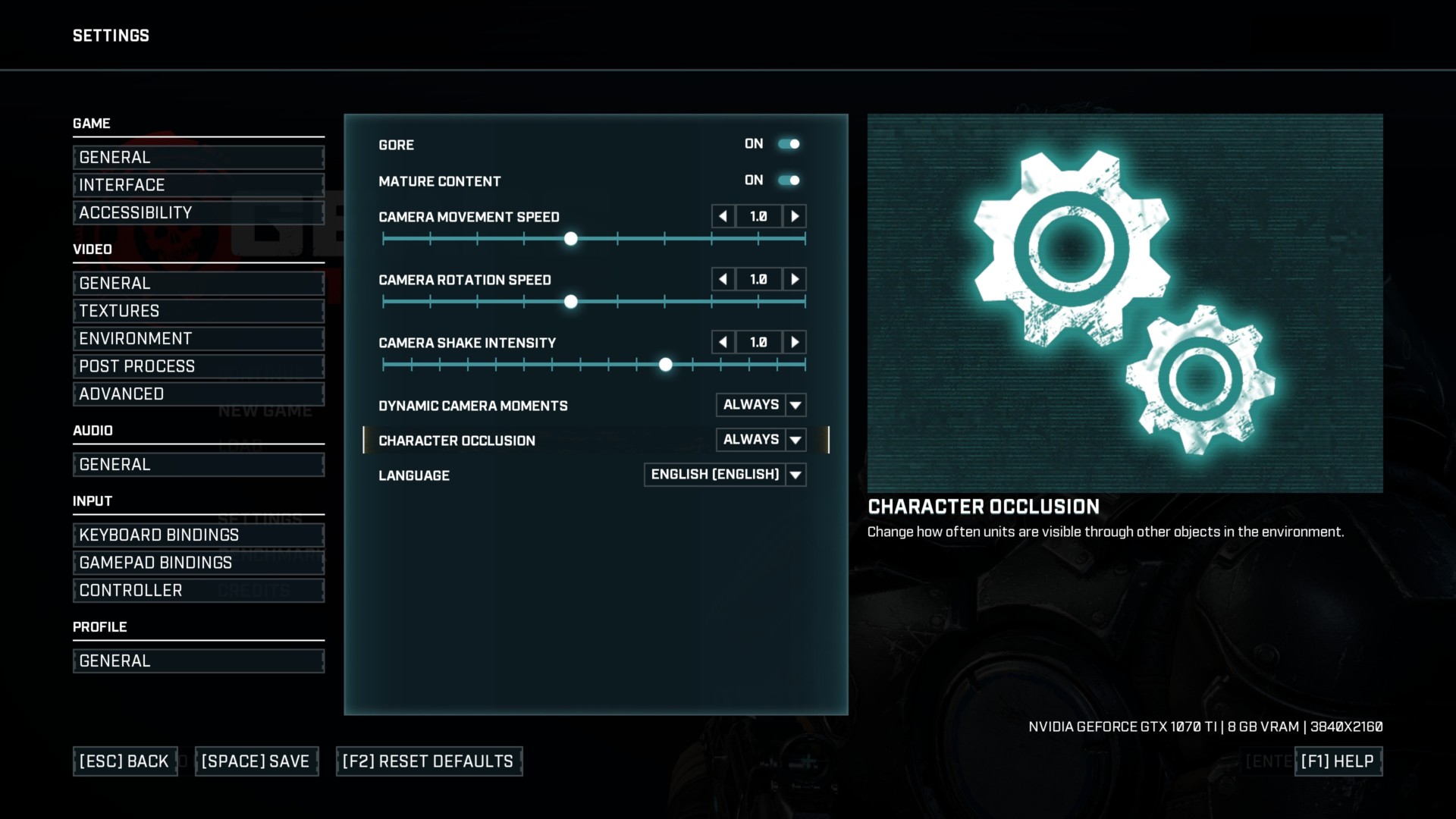Switch to the Accessibility section

(198, 213)
